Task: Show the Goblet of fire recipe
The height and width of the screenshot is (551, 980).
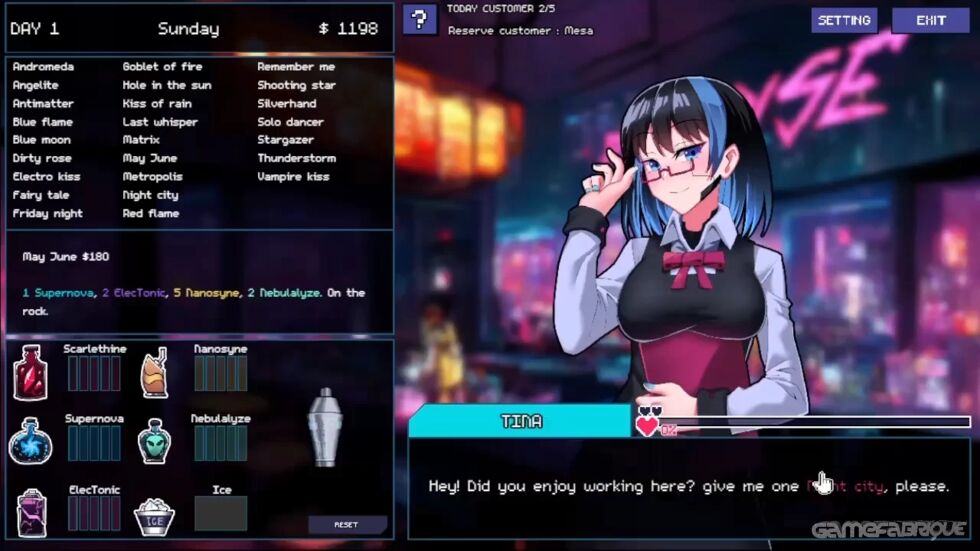Action: (162, 67)
